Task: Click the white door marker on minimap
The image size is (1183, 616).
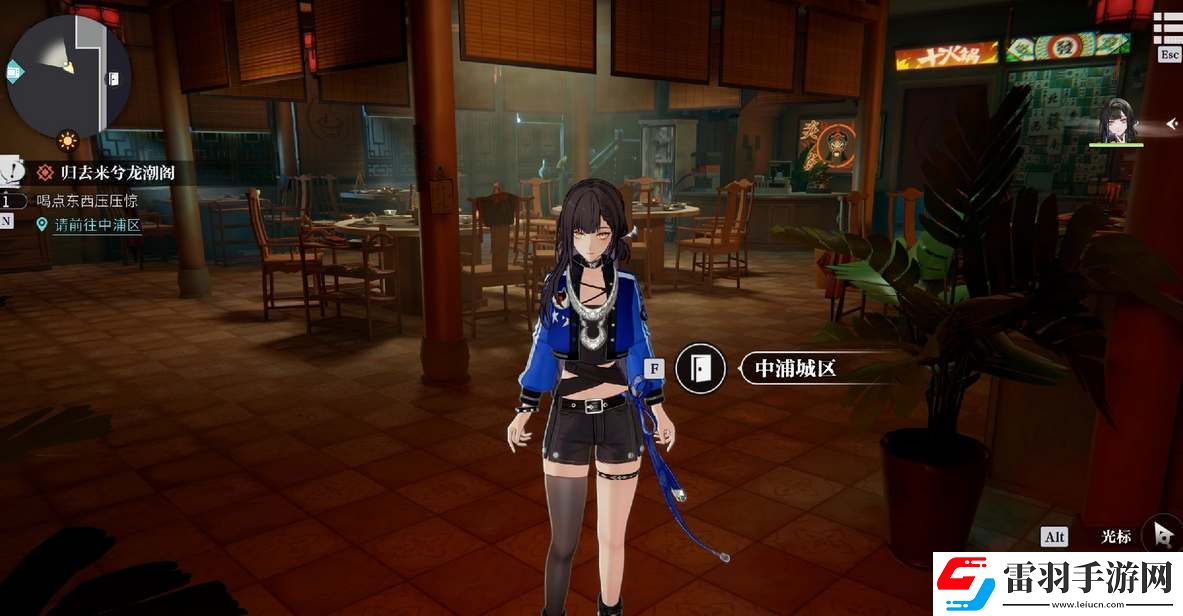Action: 114,78
